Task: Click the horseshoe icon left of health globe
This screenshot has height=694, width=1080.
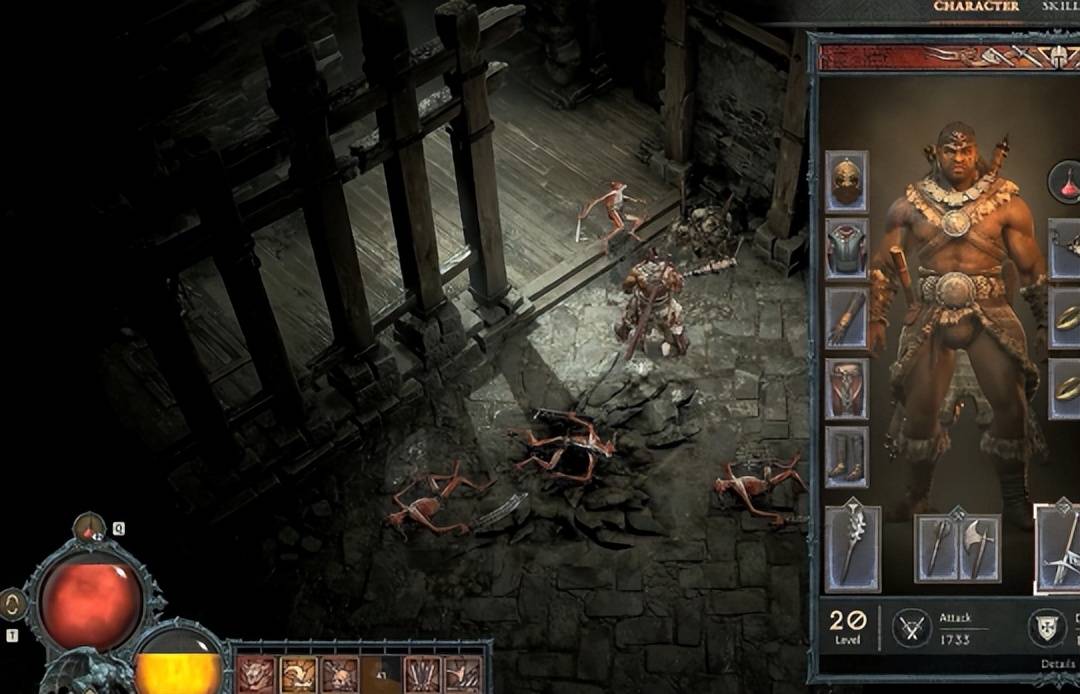Action: tap(12, 604)
